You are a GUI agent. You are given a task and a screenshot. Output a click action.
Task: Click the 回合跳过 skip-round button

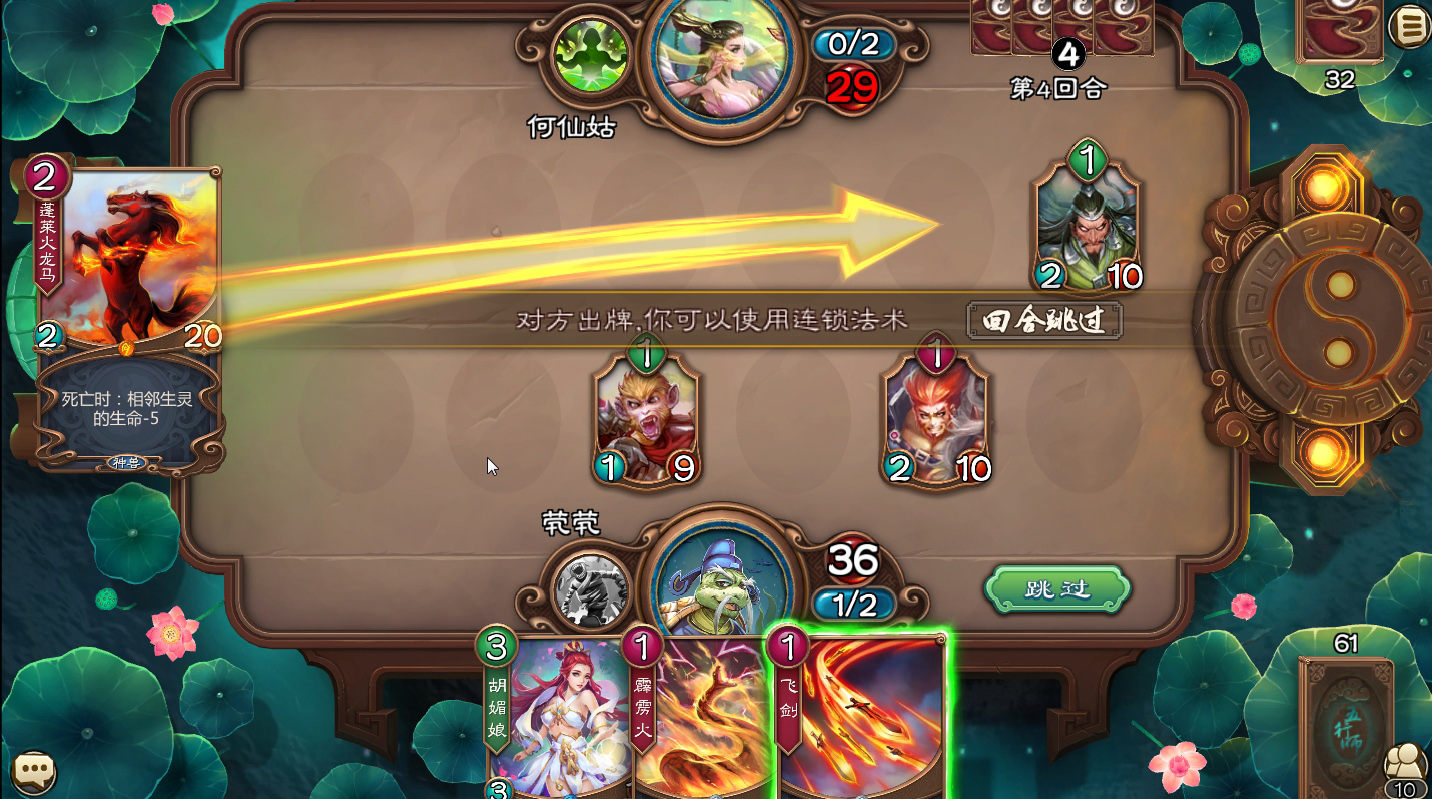tap(1043, 322)
